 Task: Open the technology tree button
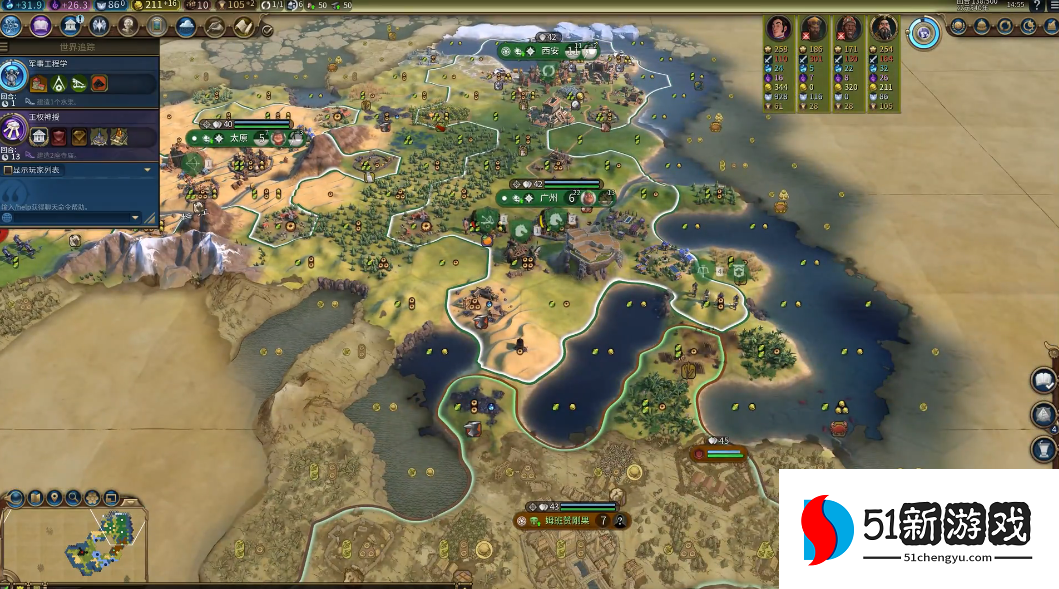12,26
